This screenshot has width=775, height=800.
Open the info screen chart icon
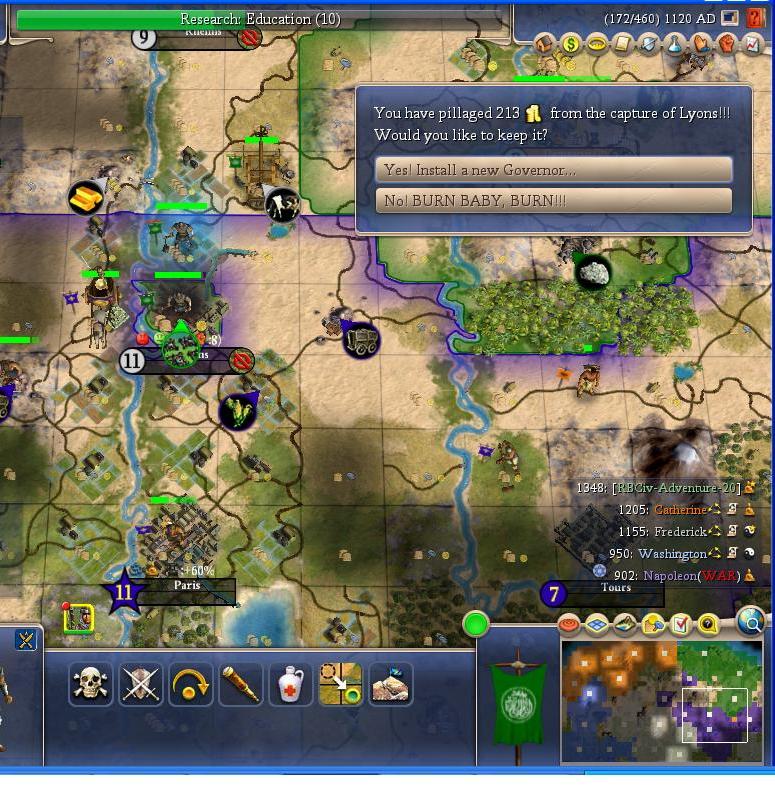tap(753, 44)
